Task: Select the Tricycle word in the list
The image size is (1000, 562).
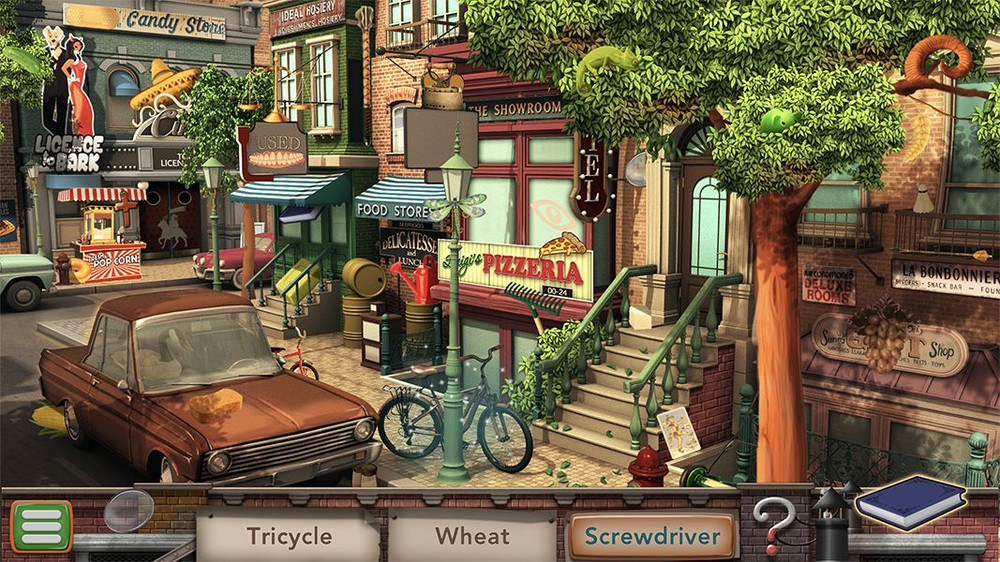Action: (x=289, y=536)
